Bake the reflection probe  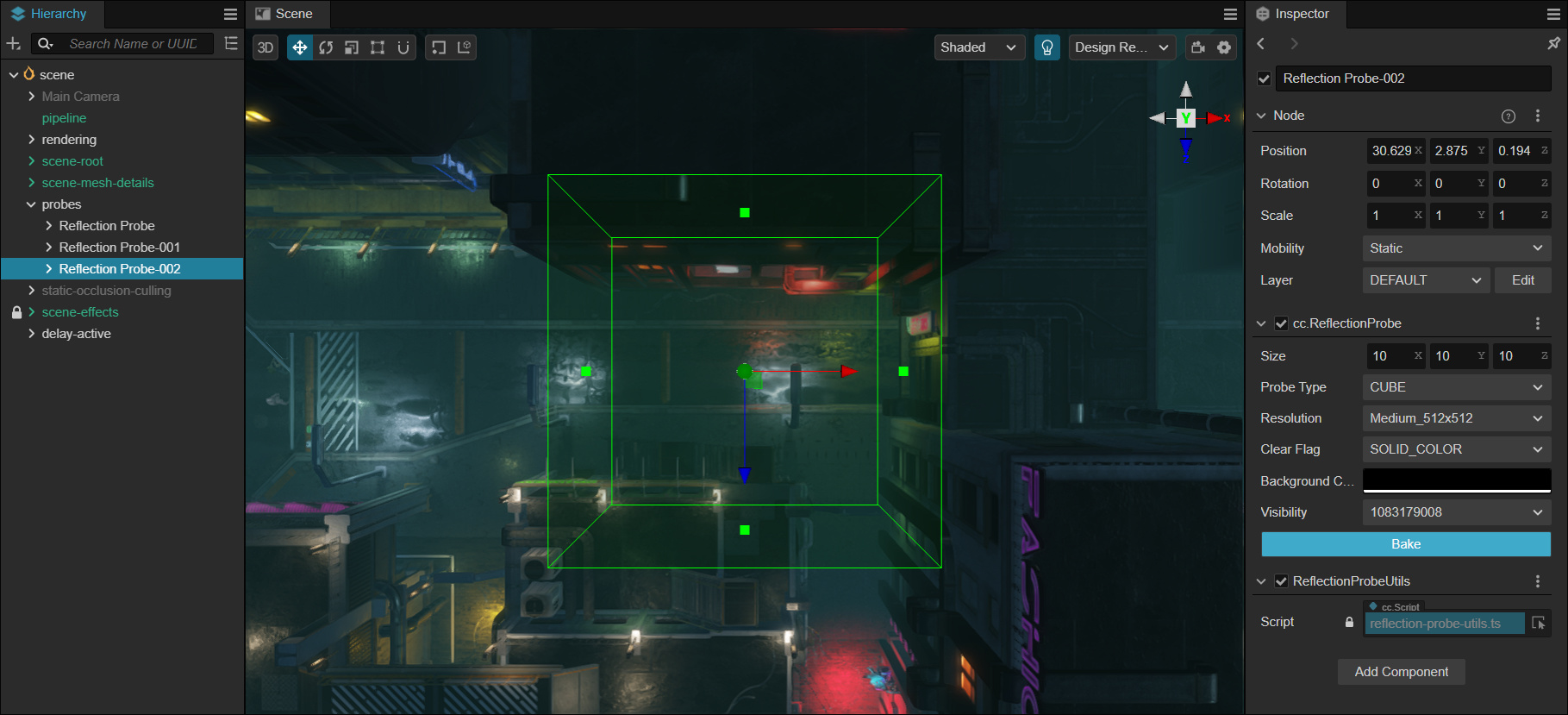tap(1405, 544)
